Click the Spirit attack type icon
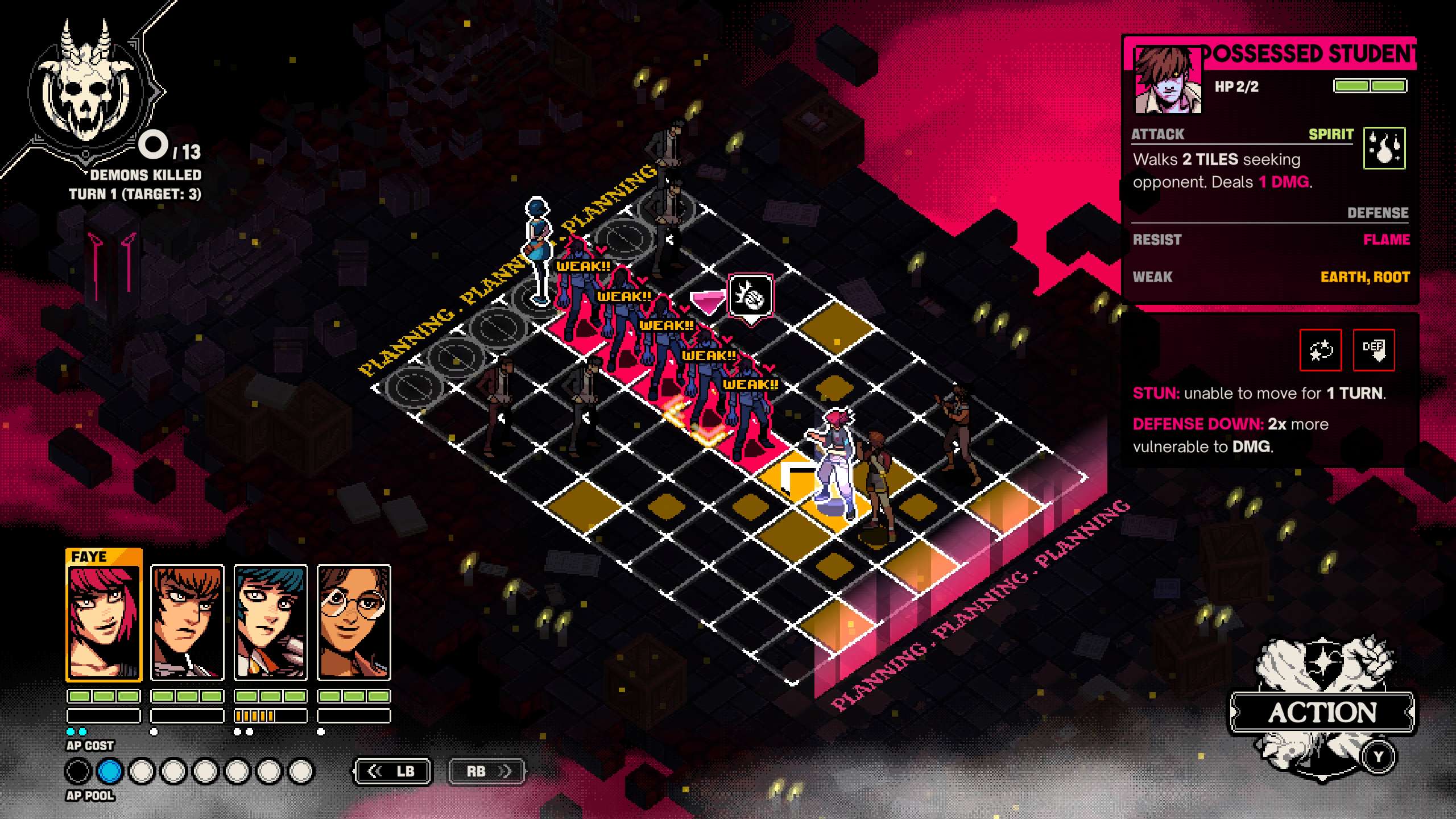This screenshot has height=819, width=1456. (1384, 148)
